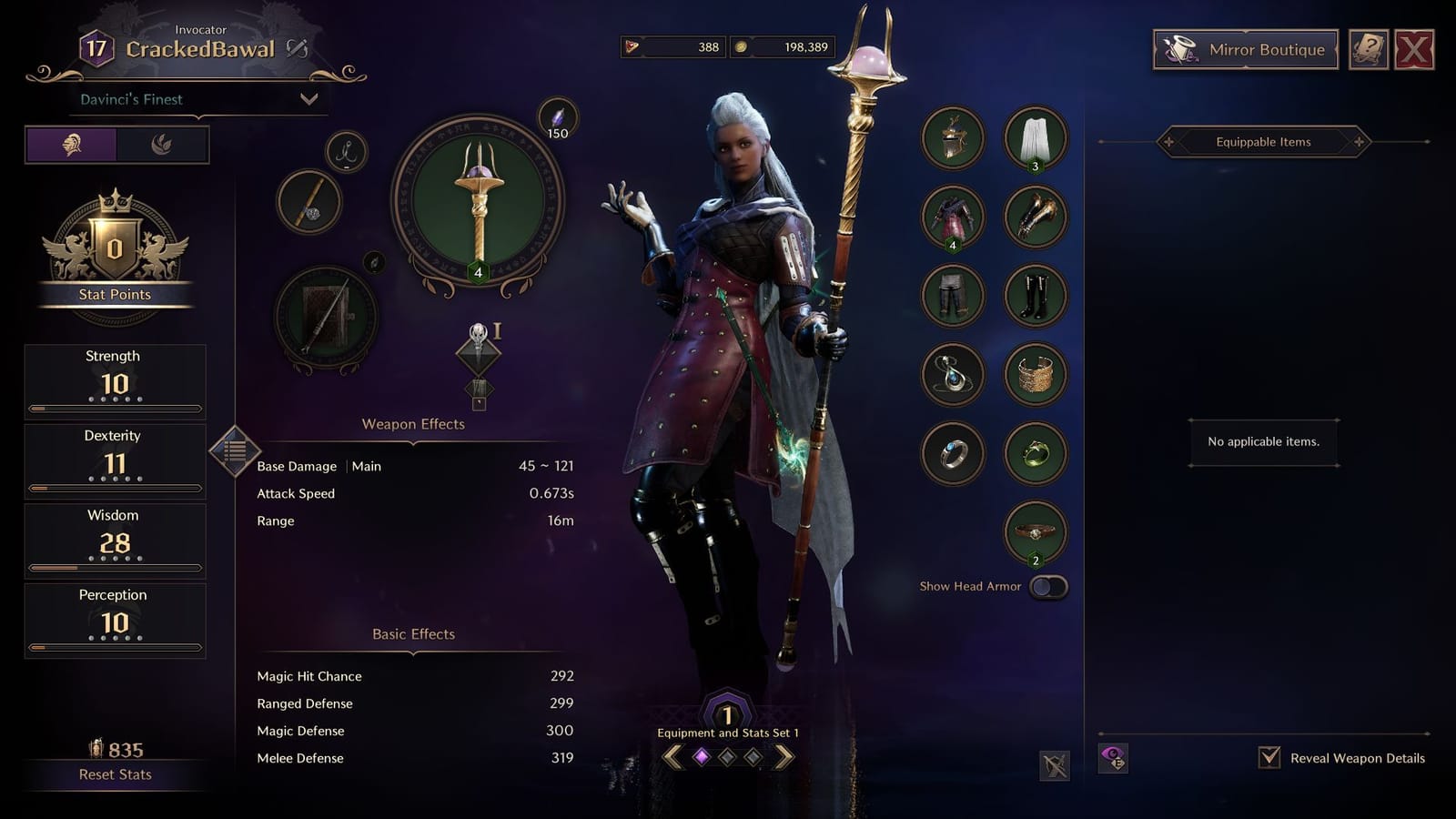The width and height of the screenshot is (1456, 819).
Task: Select the chest armor slot with 4 badge
Action: point(953,217)
